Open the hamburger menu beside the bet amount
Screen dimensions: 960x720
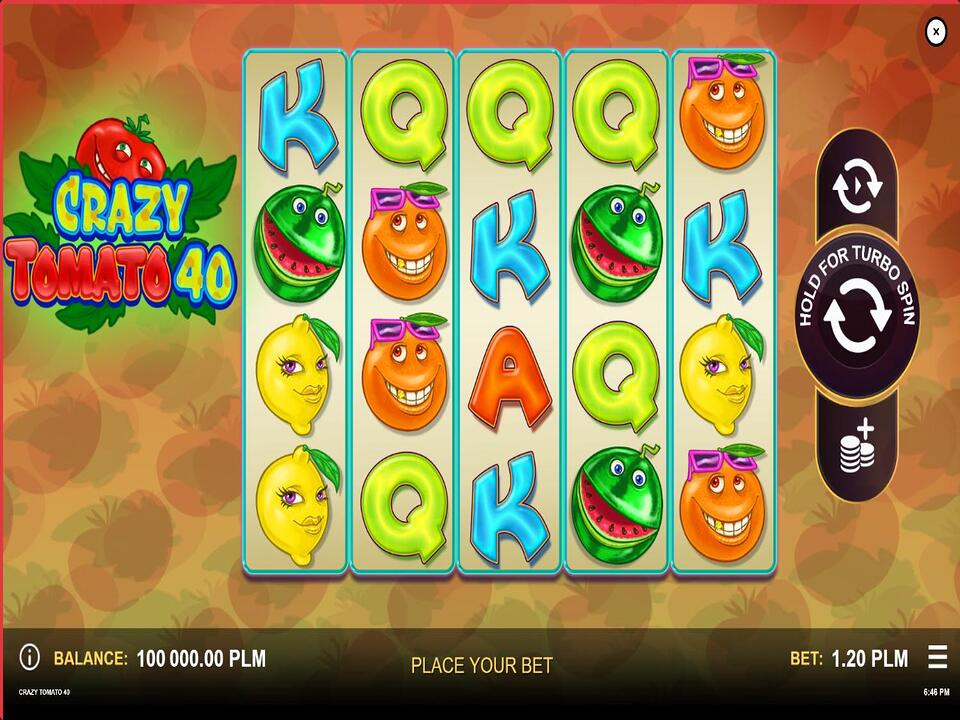937,657
